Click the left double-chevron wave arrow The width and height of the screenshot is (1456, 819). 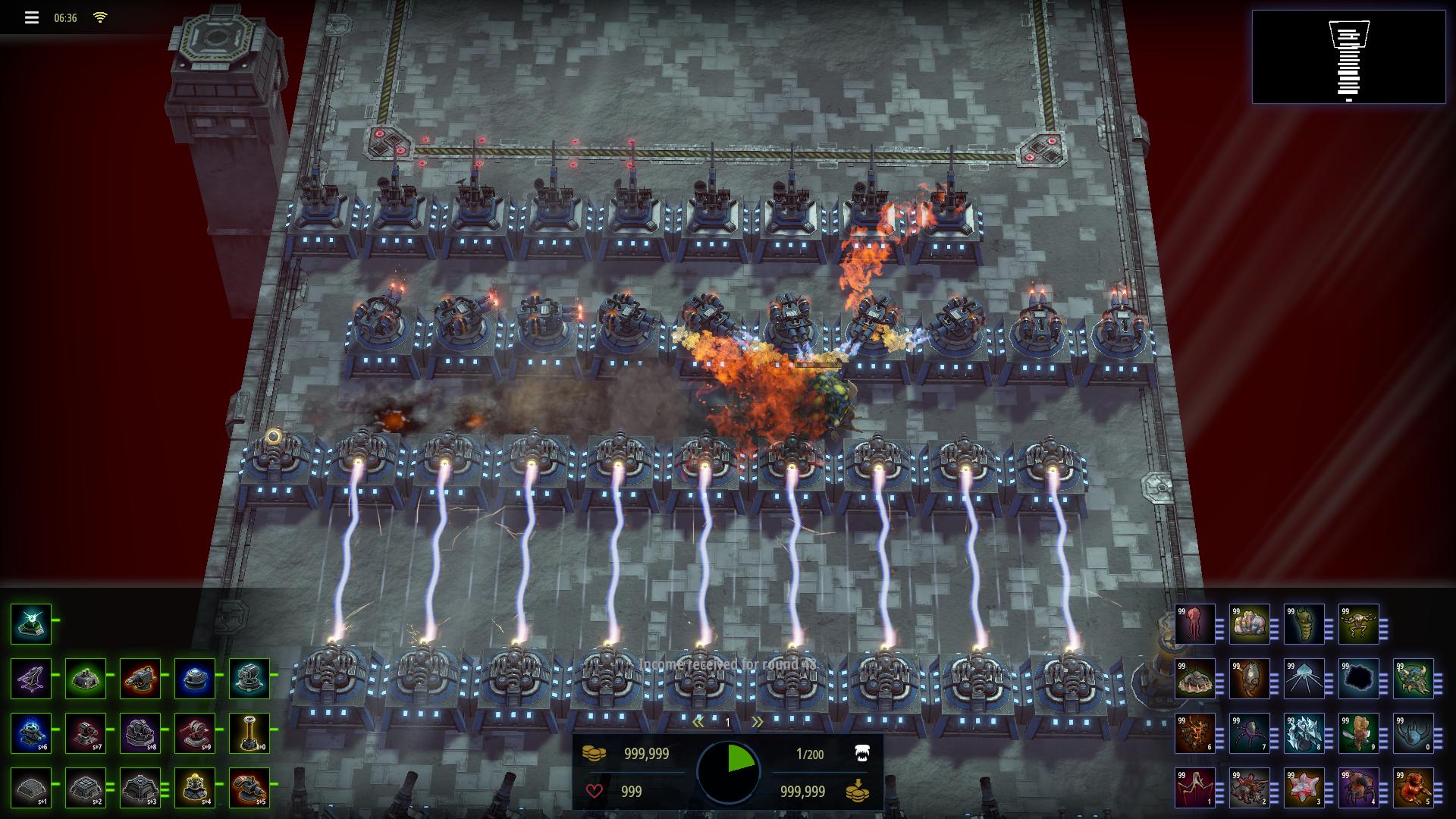[699, 722]
